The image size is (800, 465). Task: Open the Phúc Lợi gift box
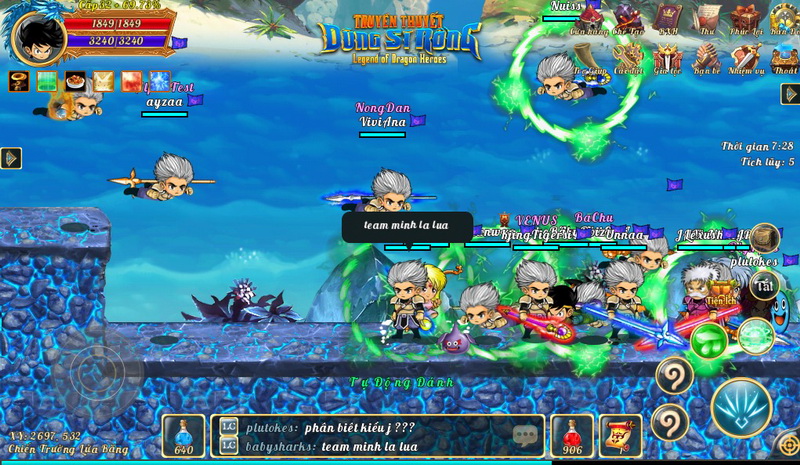tap(744, 18)
